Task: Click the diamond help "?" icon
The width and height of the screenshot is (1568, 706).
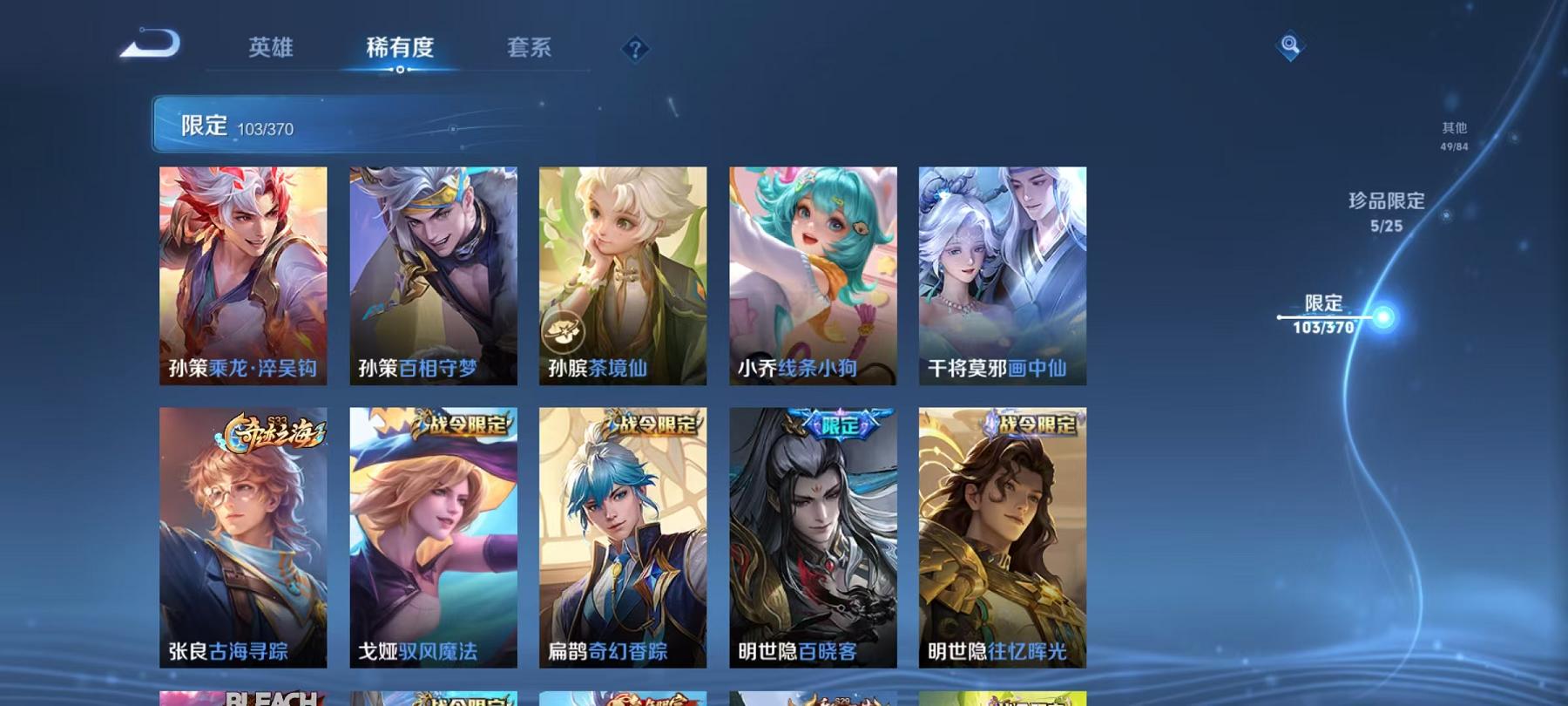Action: 636,48
